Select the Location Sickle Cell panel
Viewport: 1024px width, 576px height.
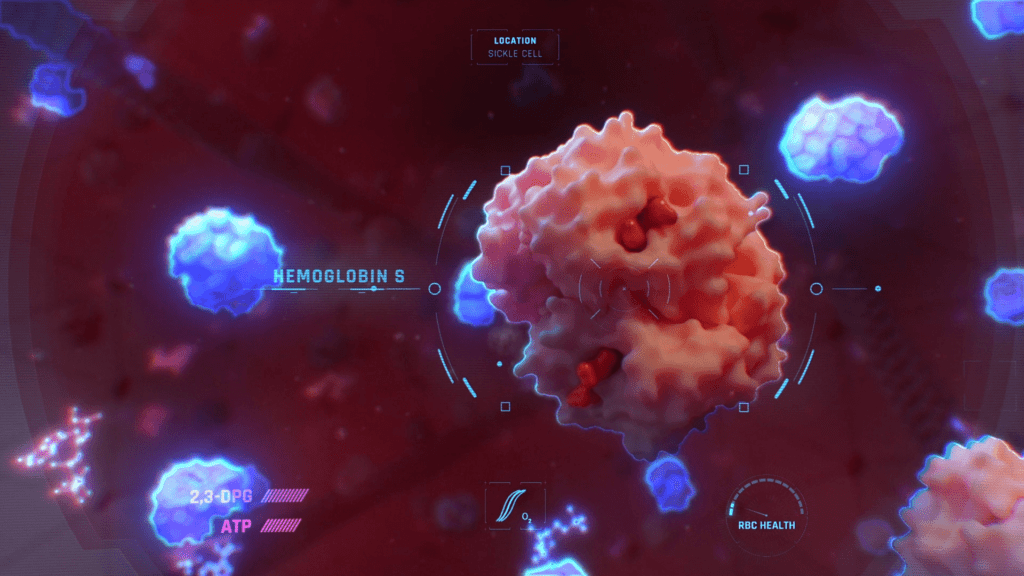point(515,47)
